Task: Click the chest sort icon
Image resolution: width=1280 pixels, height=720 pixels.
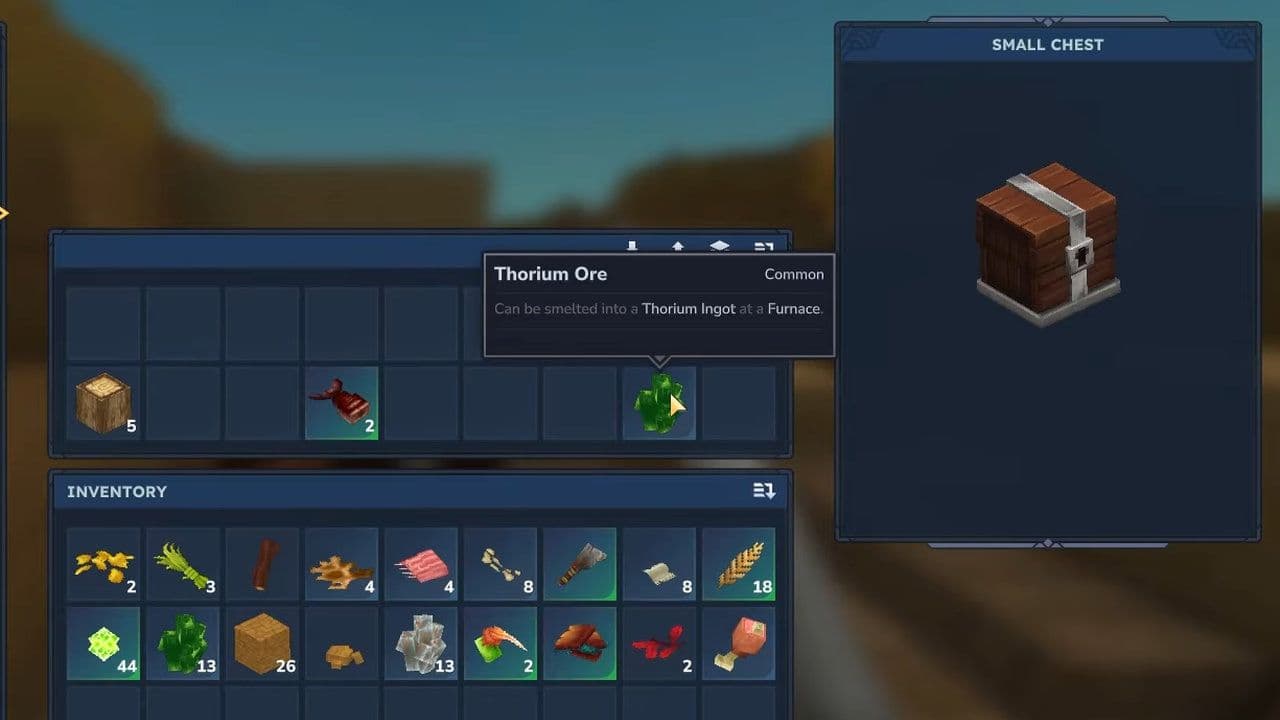Action: coord(765,246)
